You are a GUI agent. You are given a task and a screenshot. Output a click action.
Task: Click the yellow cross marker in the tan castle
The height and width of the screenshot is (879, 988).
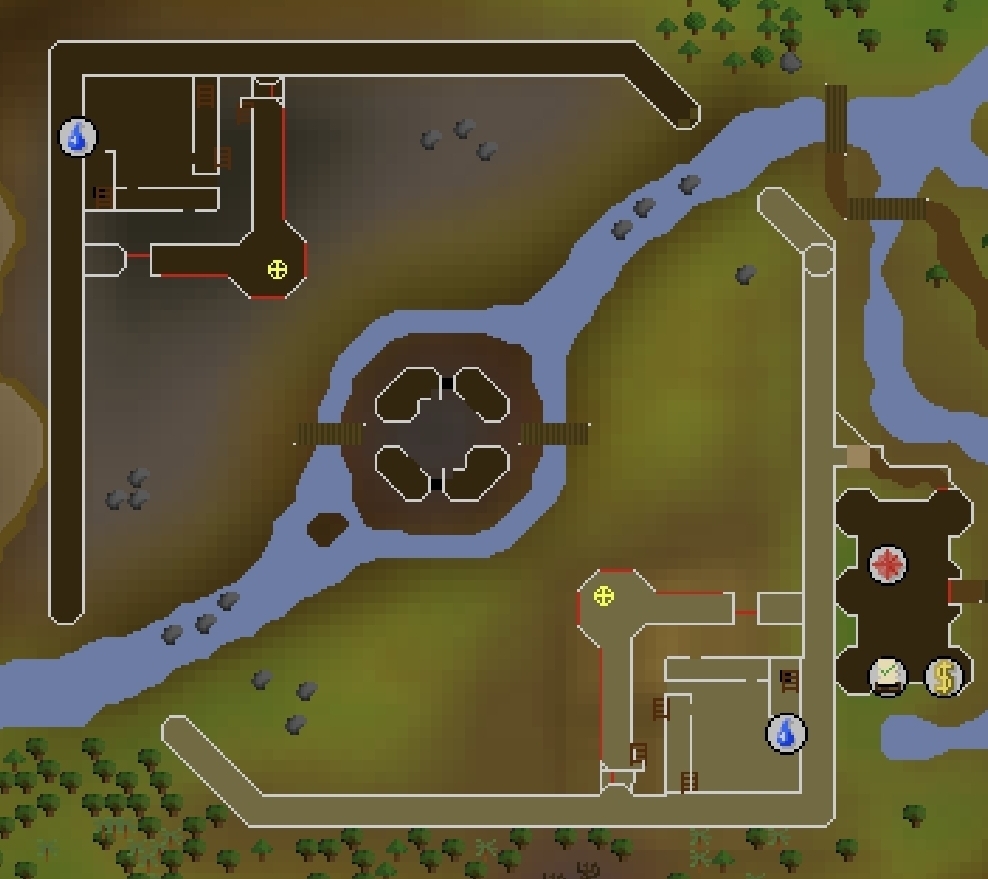(x=603, y=597)
